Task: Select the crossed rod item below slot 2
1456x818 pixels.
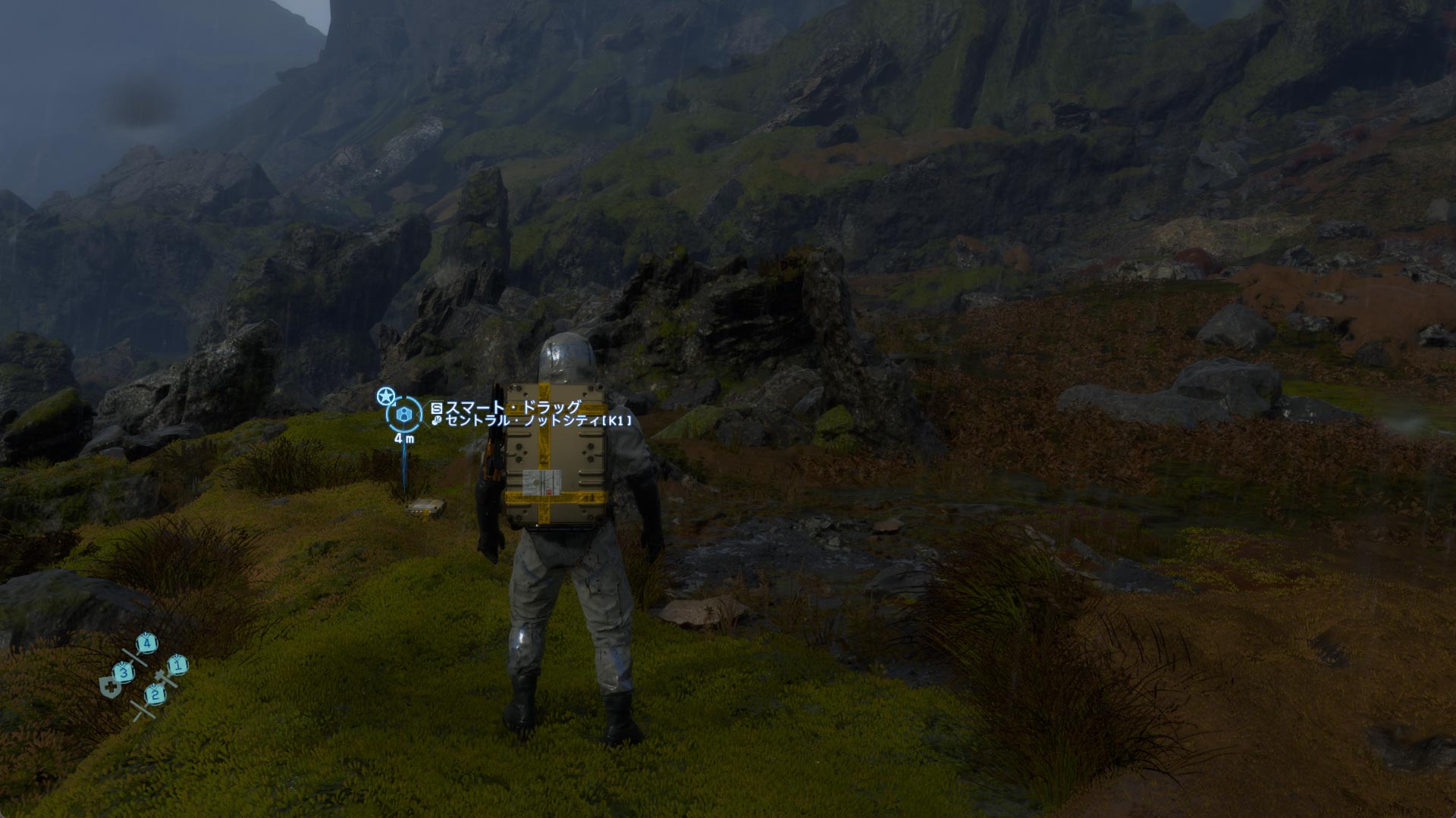Action: (142, 710)
